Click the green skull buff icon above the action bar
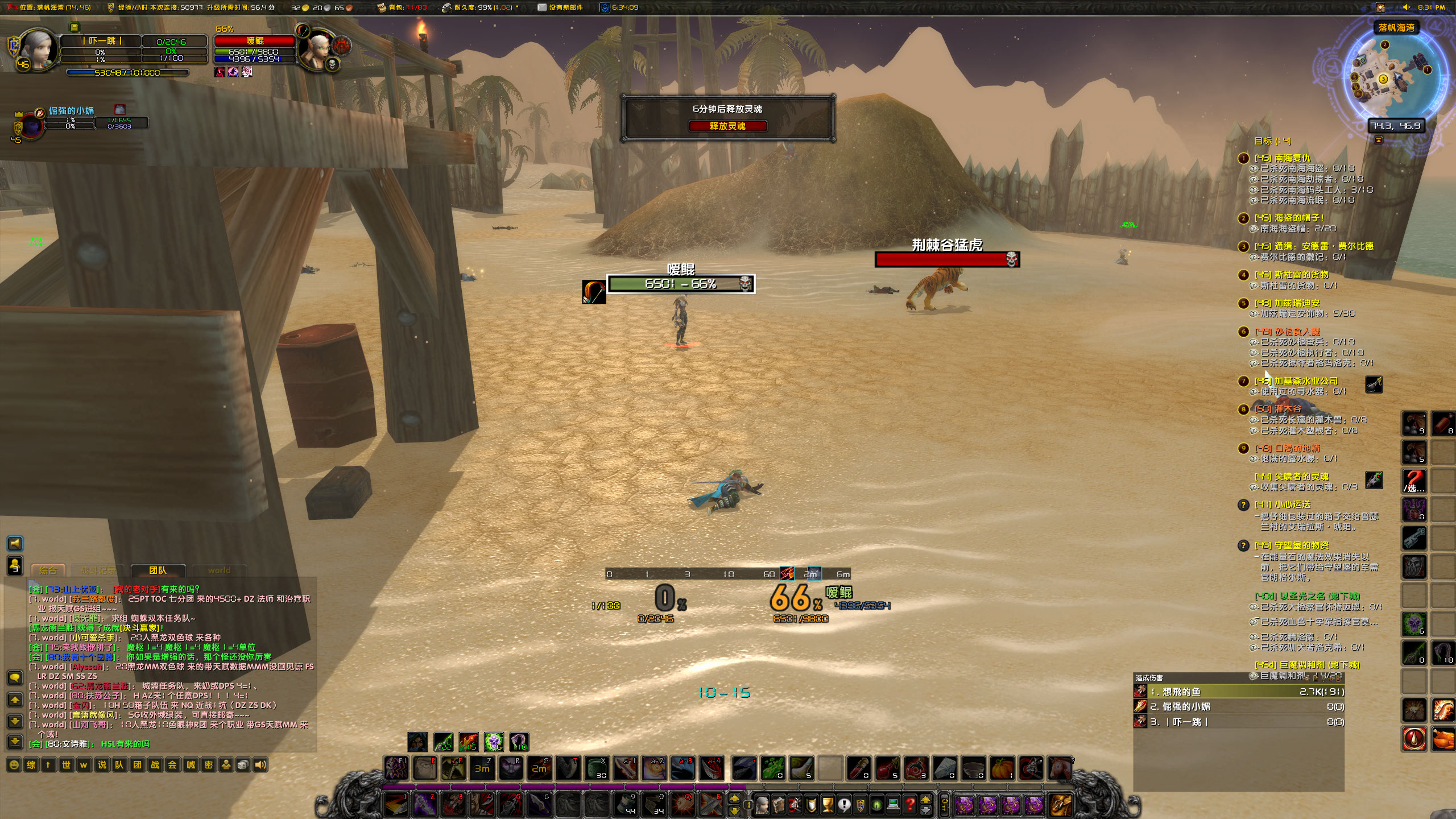Viewport: 1456px width, 819px height. coord(493,741)
